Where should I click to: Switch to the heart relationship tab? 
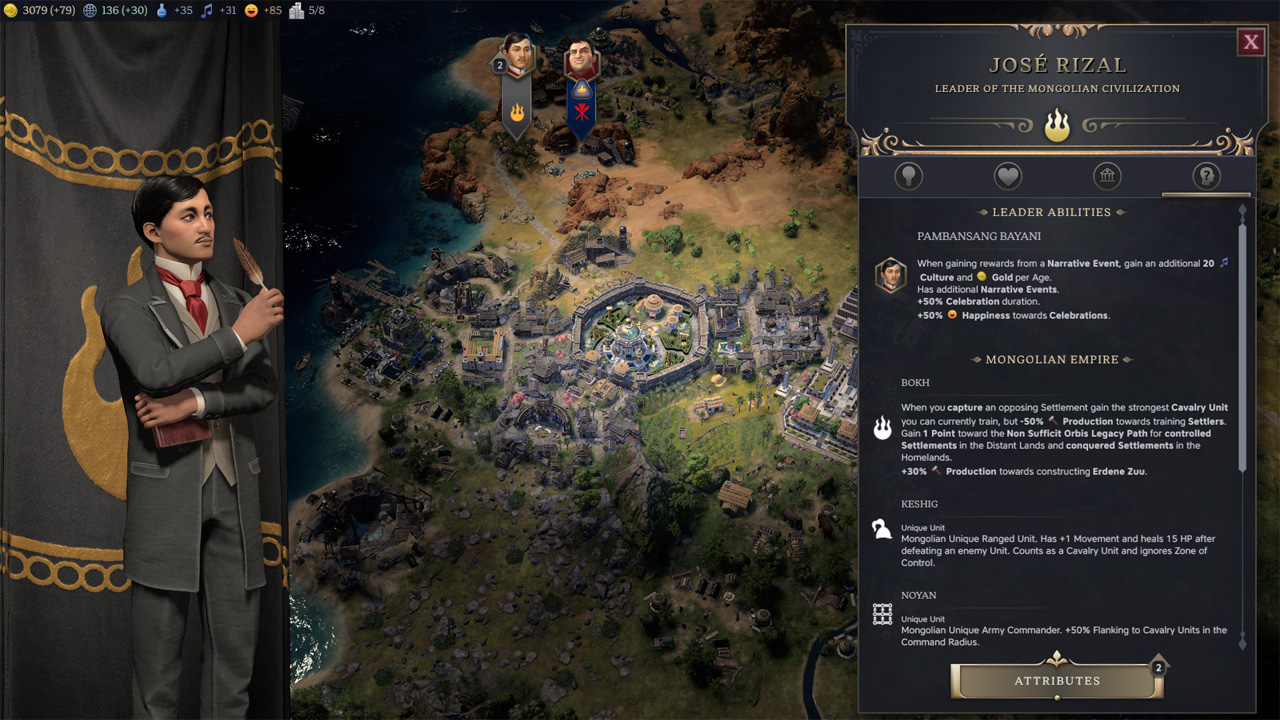[x=1007, y=177]
